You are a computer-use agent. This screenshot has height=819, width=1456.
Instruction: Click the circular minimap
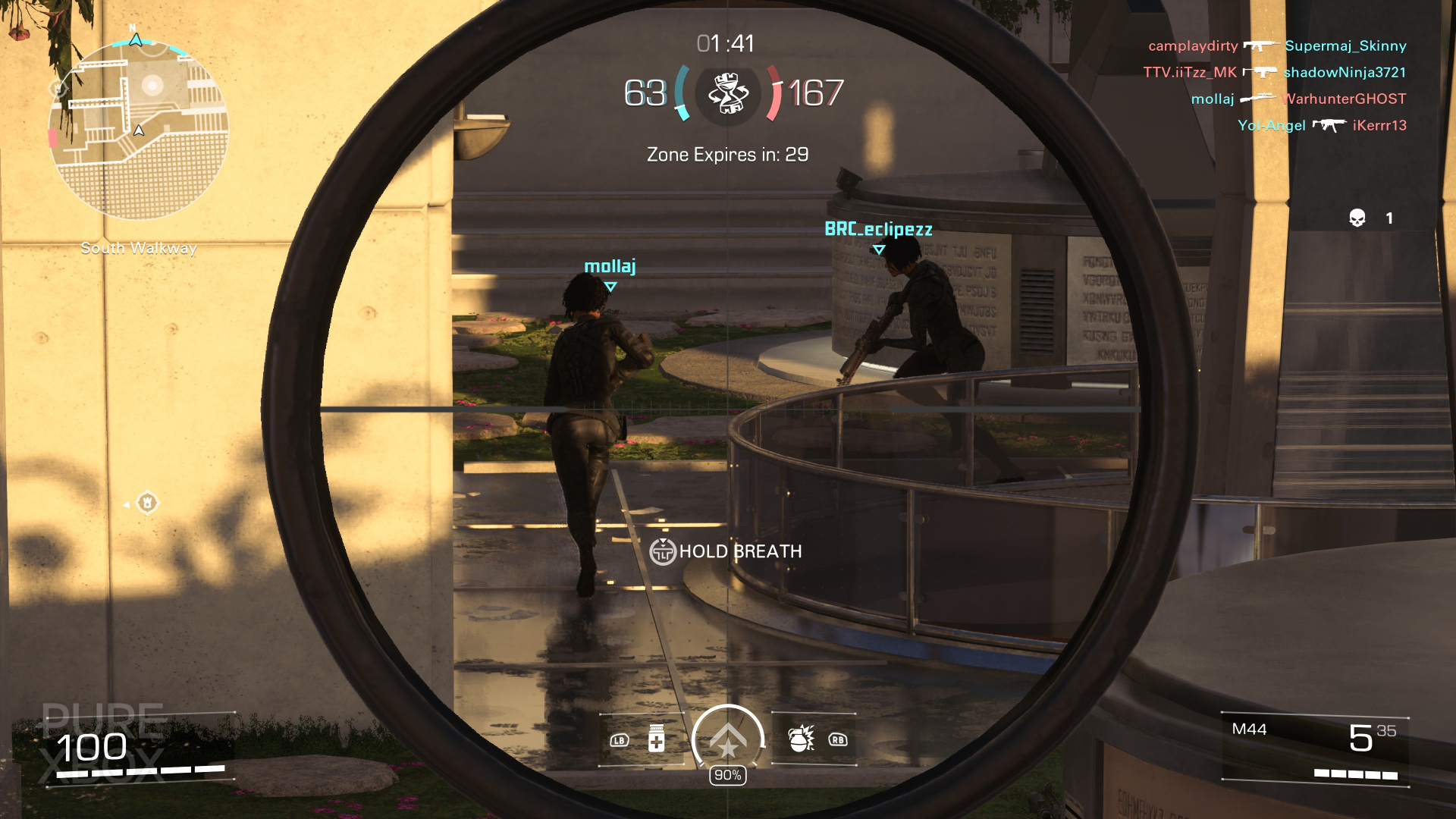[x=139, y=130]
